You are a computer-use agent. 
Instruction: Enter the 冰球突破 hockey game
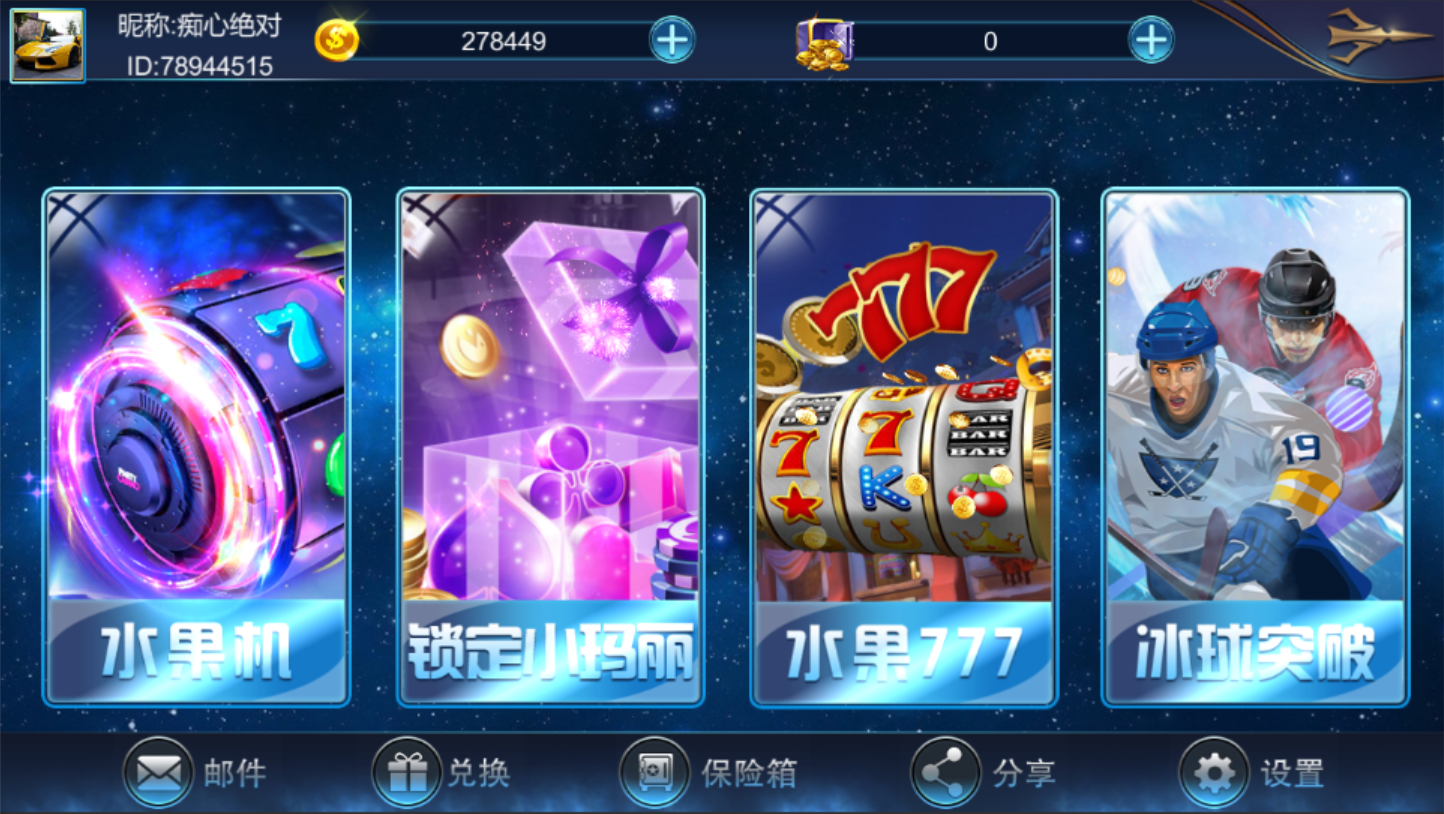pos(1255,447)
